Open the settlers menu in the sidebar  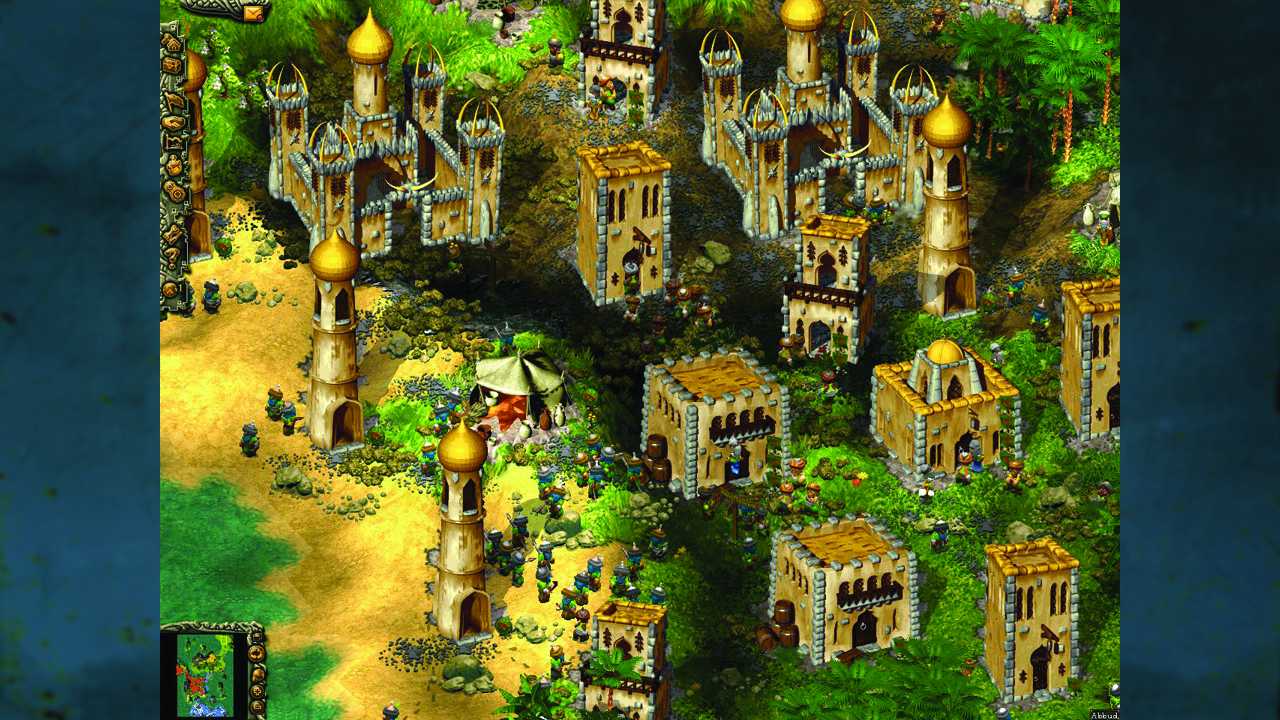(176, 99)
